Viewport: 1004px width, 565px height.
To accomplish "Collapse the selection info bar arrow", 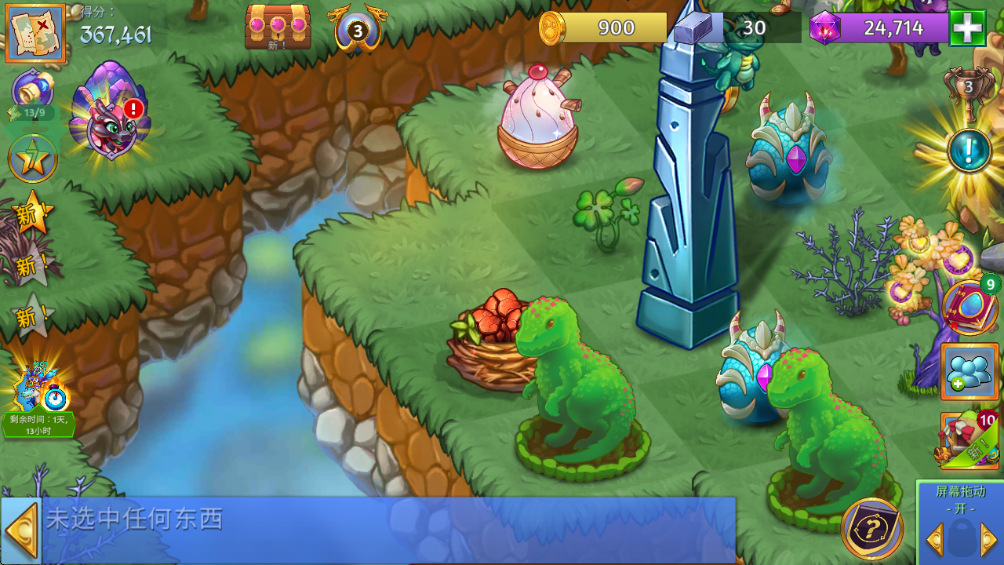I will click(21, 531).
